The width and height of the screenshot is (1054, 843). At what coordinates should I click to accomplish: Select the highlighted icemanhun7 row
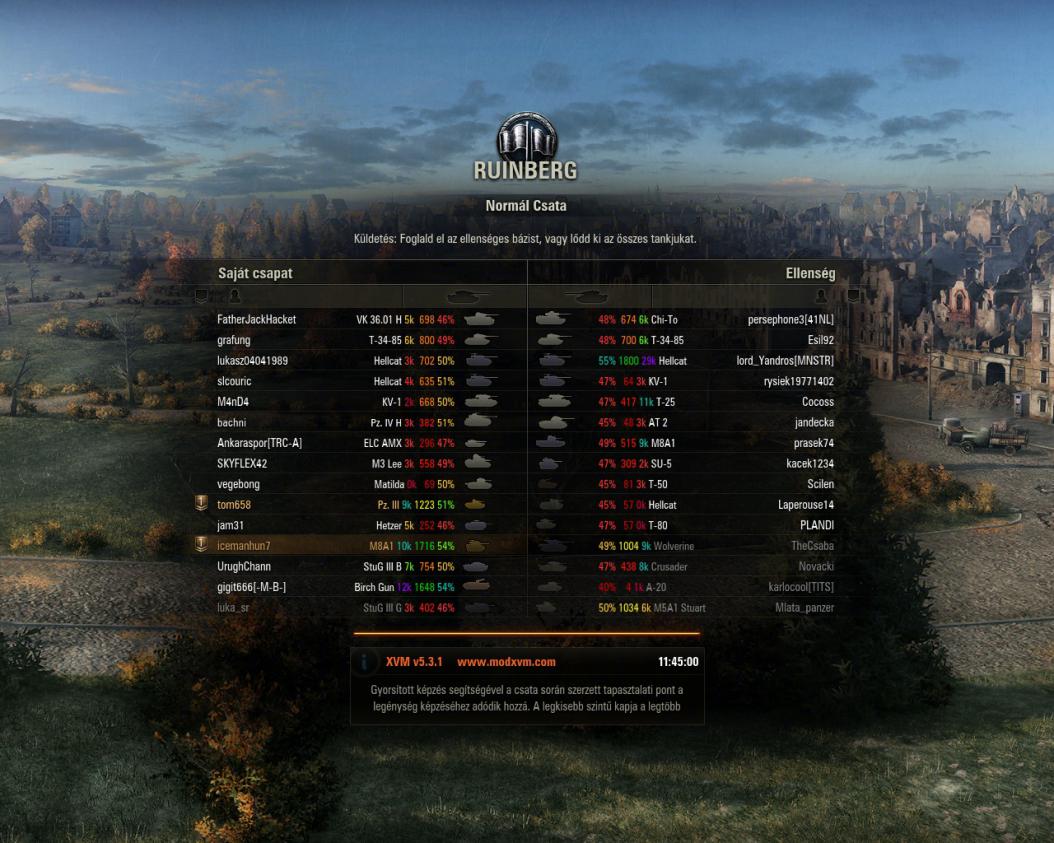244,546
